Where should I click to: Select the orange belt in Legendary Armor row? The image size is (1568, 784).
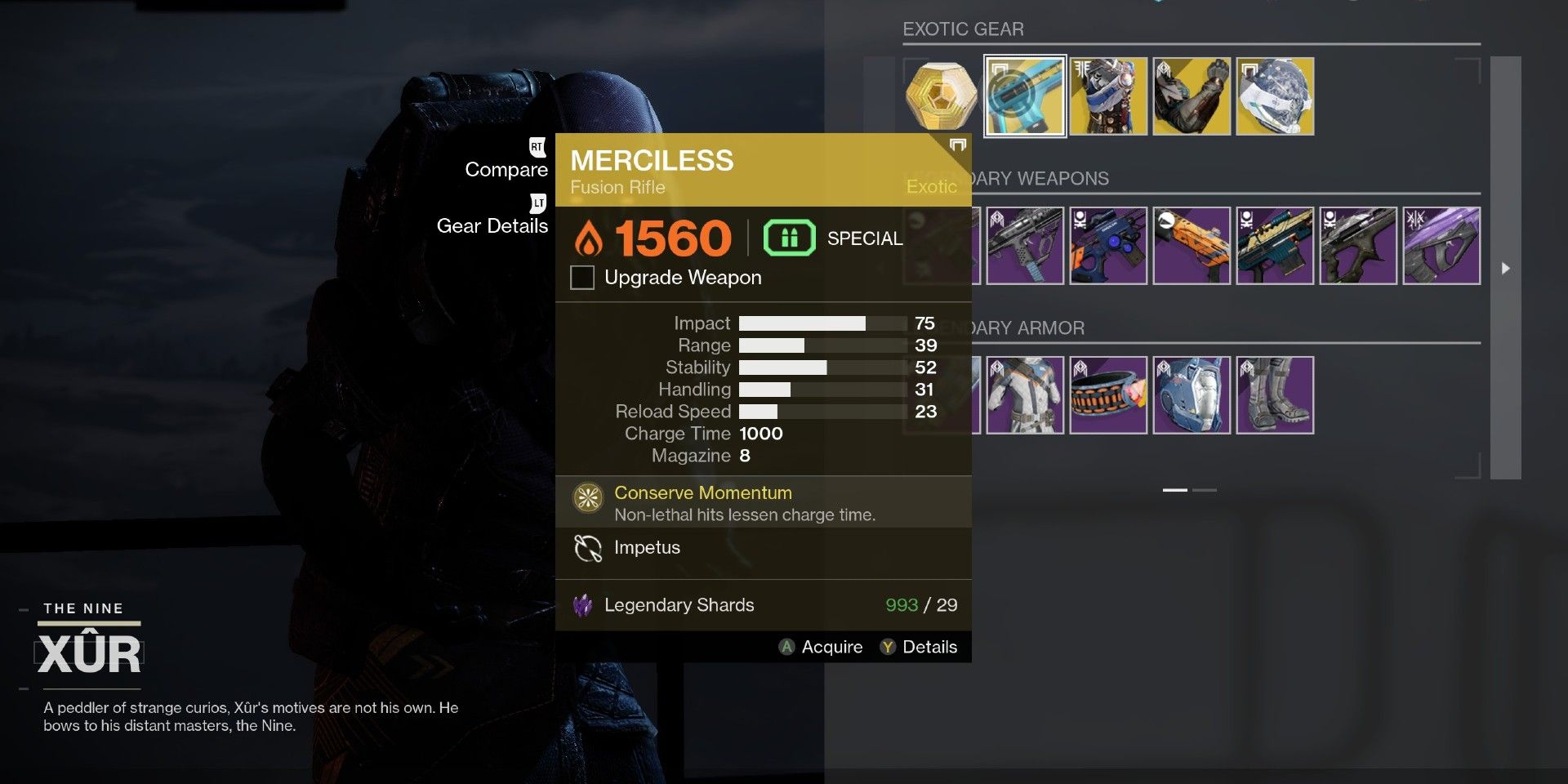pyautogui.click(x=1108, y=394)
